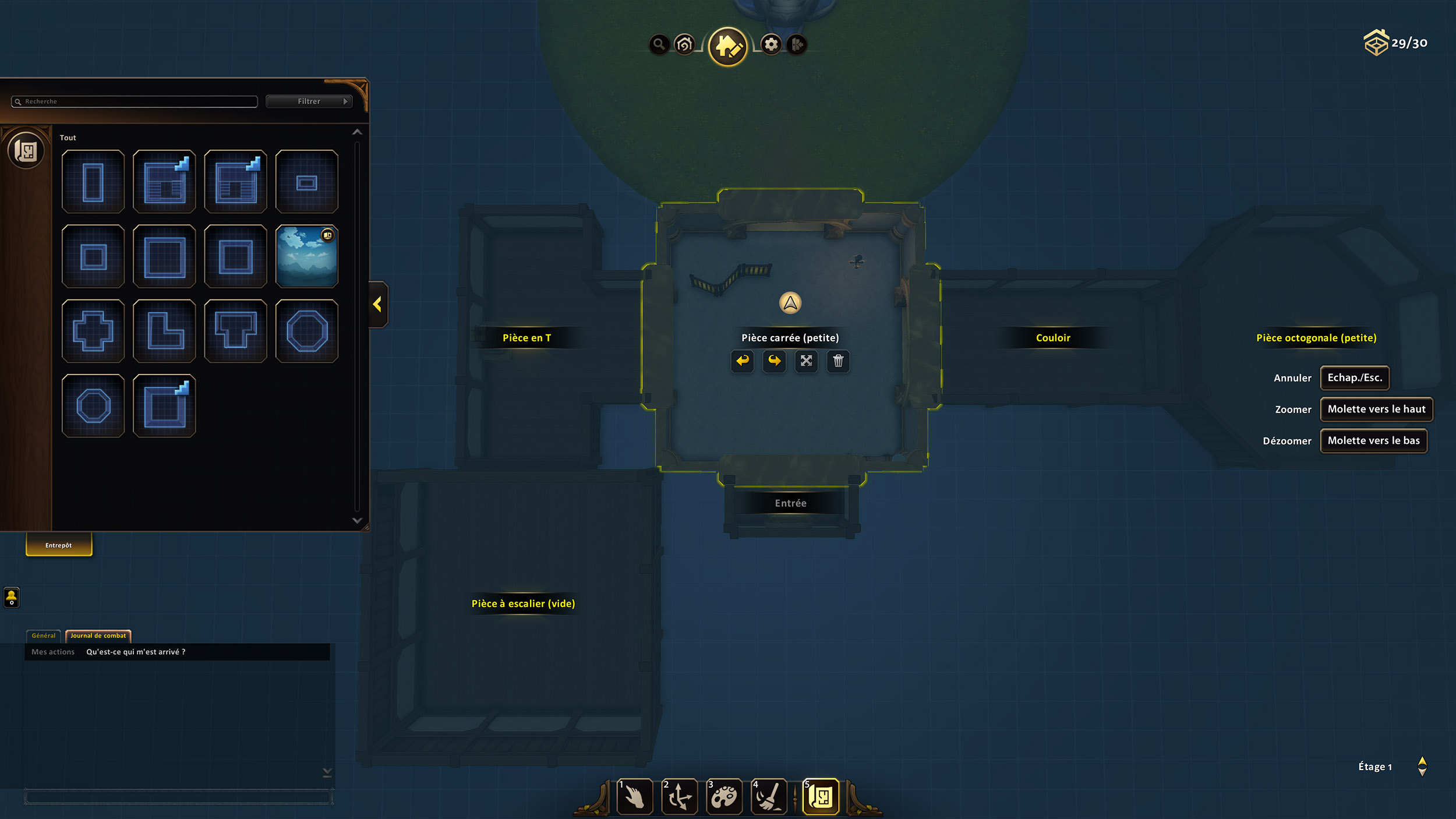Change floor with the Étage arrows
This screenshot has width=1456, height=819.
point(1422,767)
